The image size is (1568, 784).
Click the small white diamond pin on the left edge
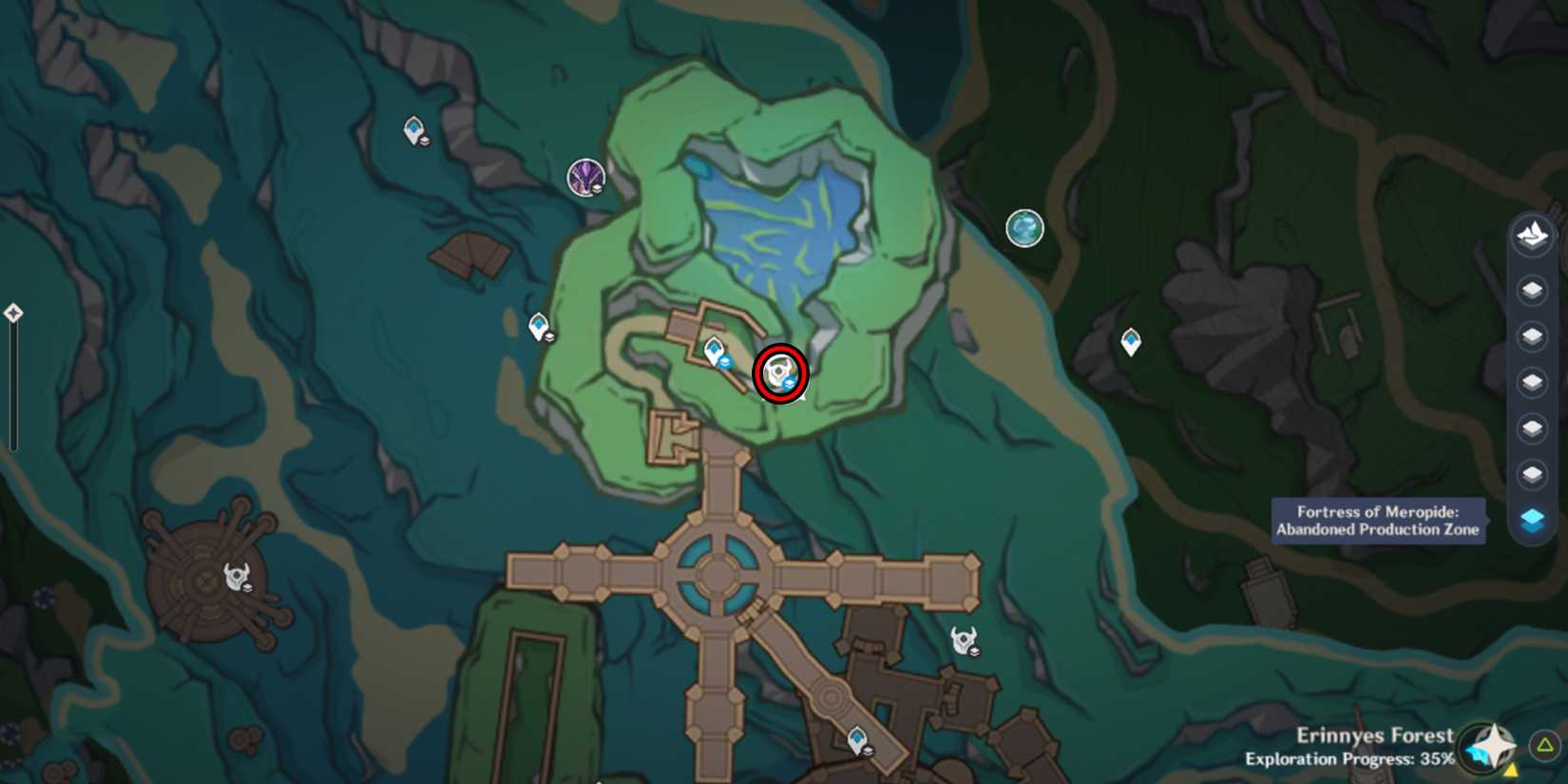13,312
